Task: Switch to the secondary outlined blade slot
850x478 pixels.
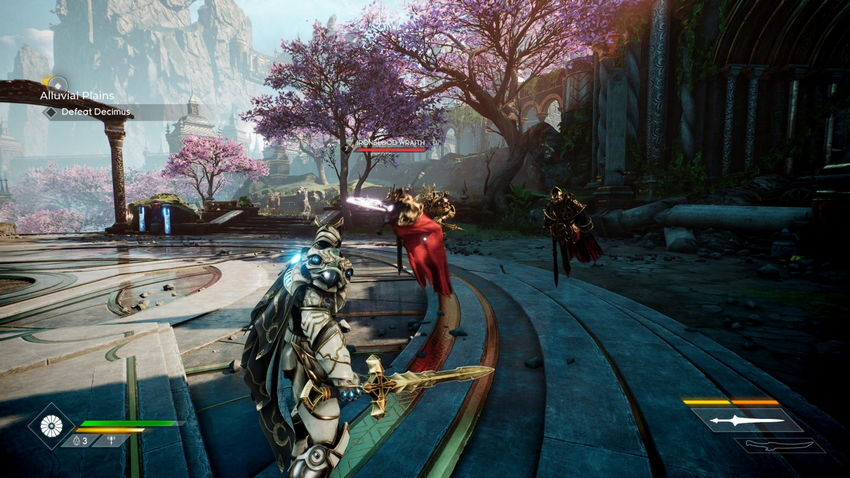Action: [779, 446]
